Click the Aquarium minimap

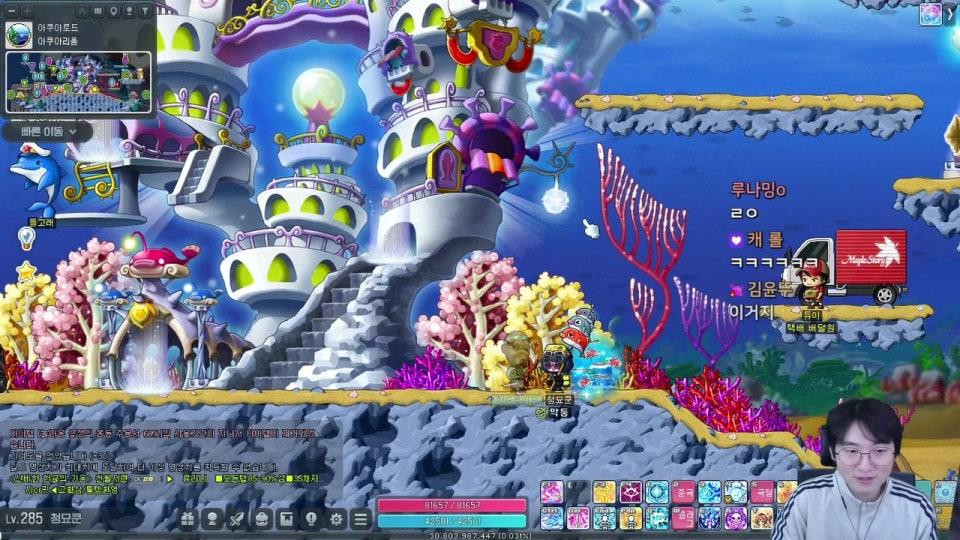click(80, 83)
